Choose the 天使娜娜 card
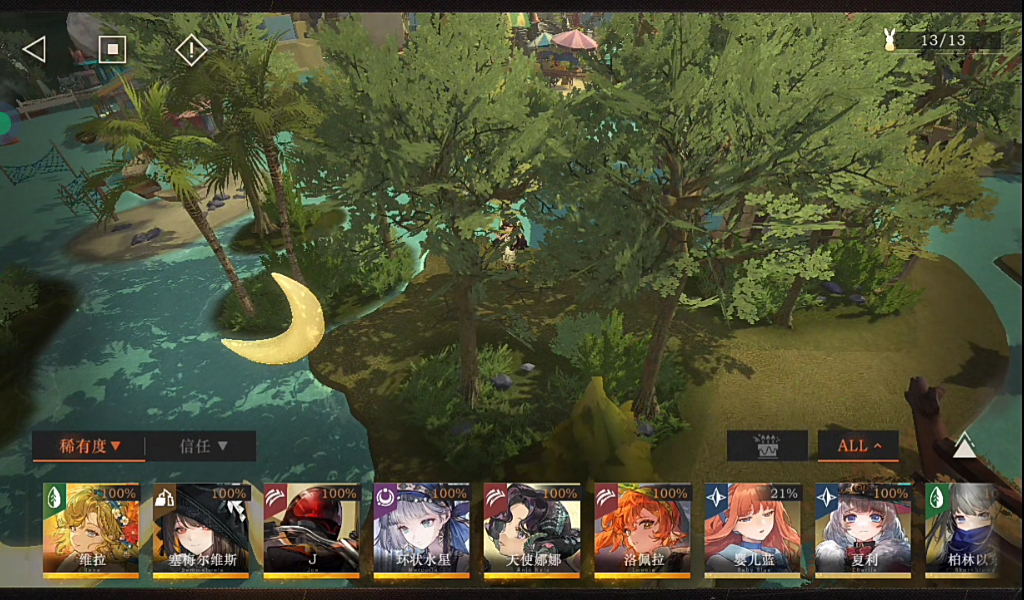Screen dimensions: 1024x600 [531, 531]
